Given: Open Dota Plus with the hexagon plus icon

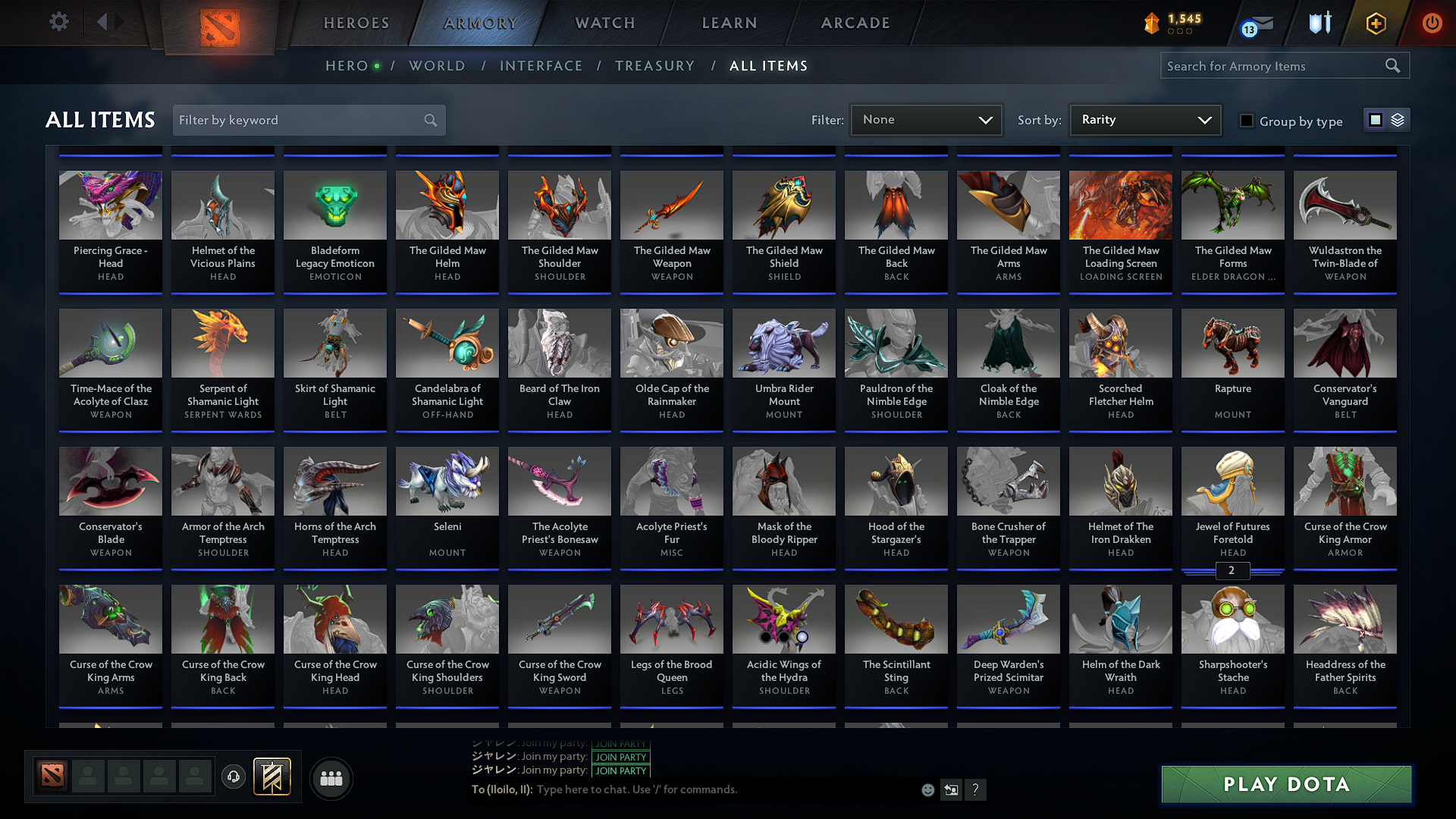Looking at the screenshot, I should (x=1375, y=24).
